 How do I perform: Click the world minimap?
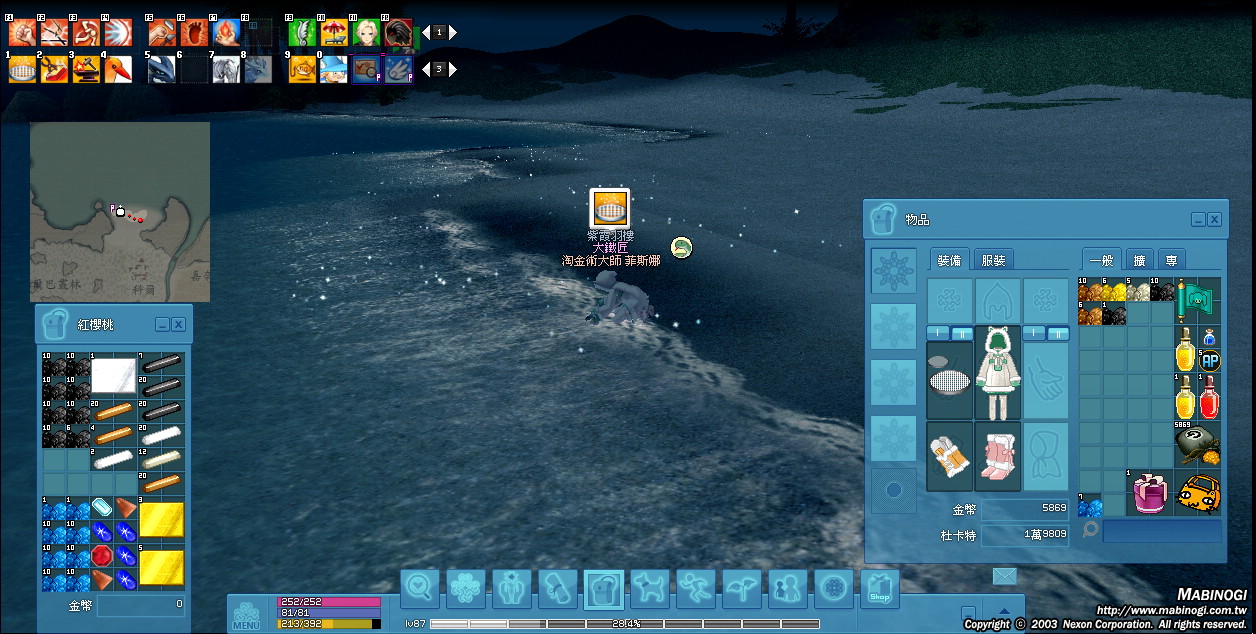coord(120,211)
